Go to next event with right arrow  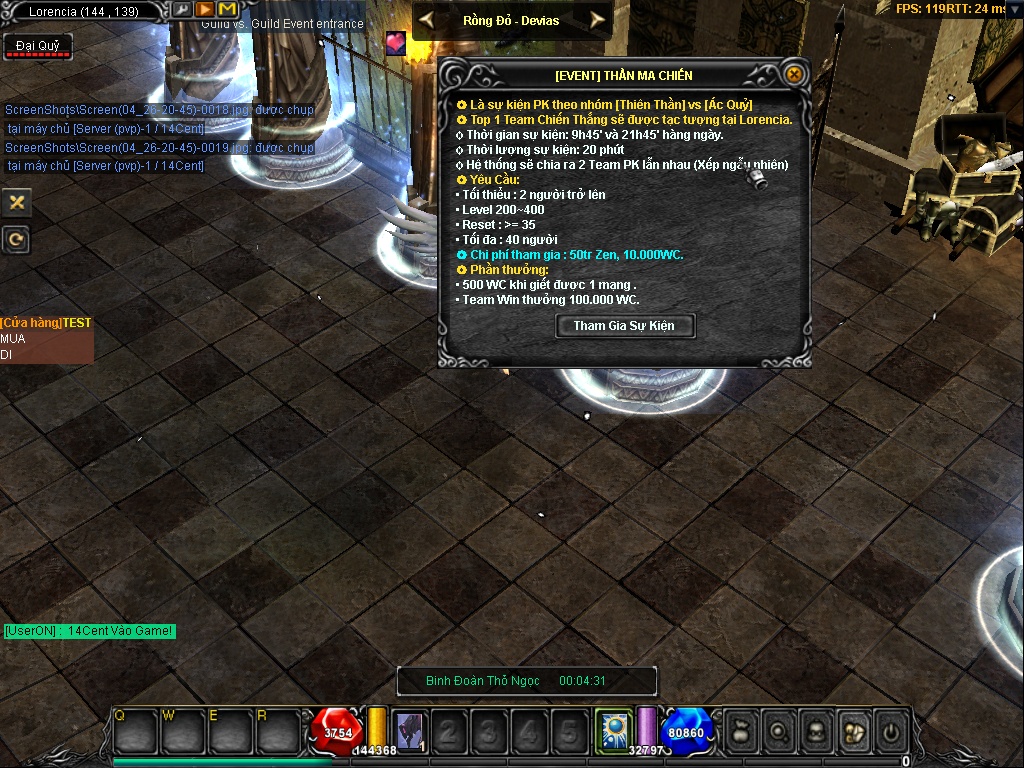(597, 20)
